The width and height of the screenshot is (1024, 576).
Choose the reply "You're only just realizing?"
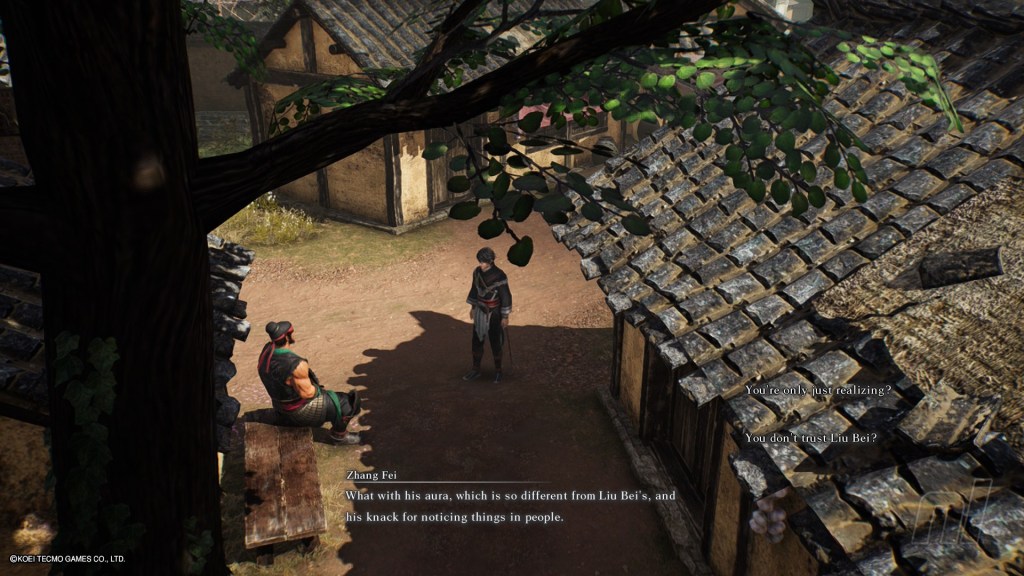point(817,389)
